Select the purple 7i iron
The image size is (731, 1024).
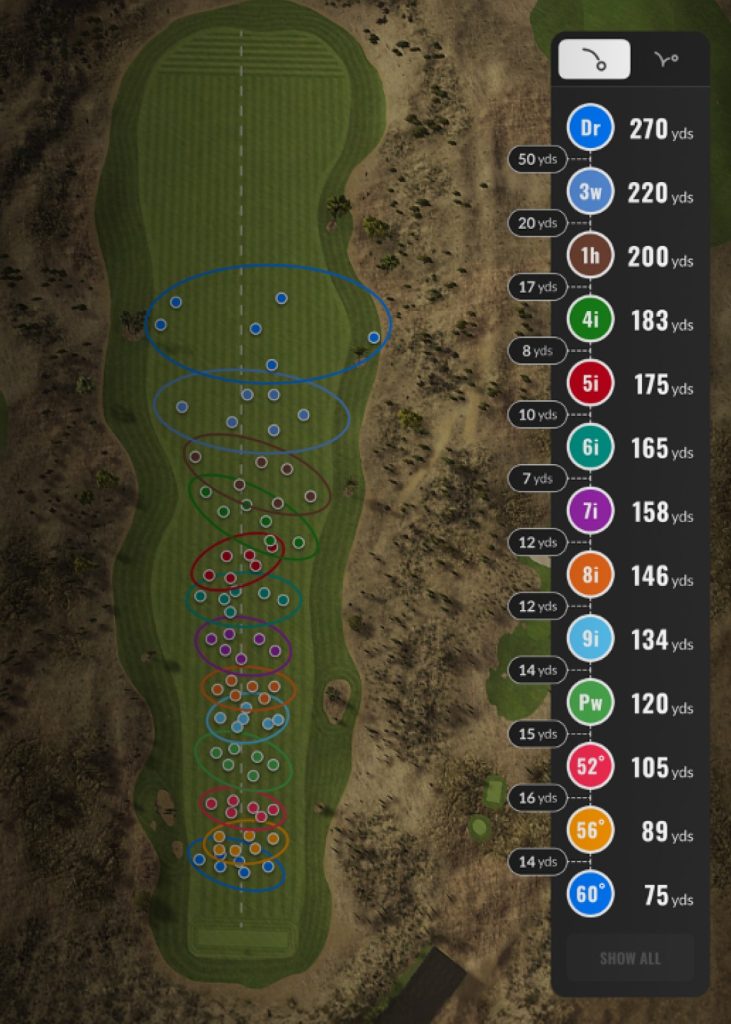coord(590,512)
